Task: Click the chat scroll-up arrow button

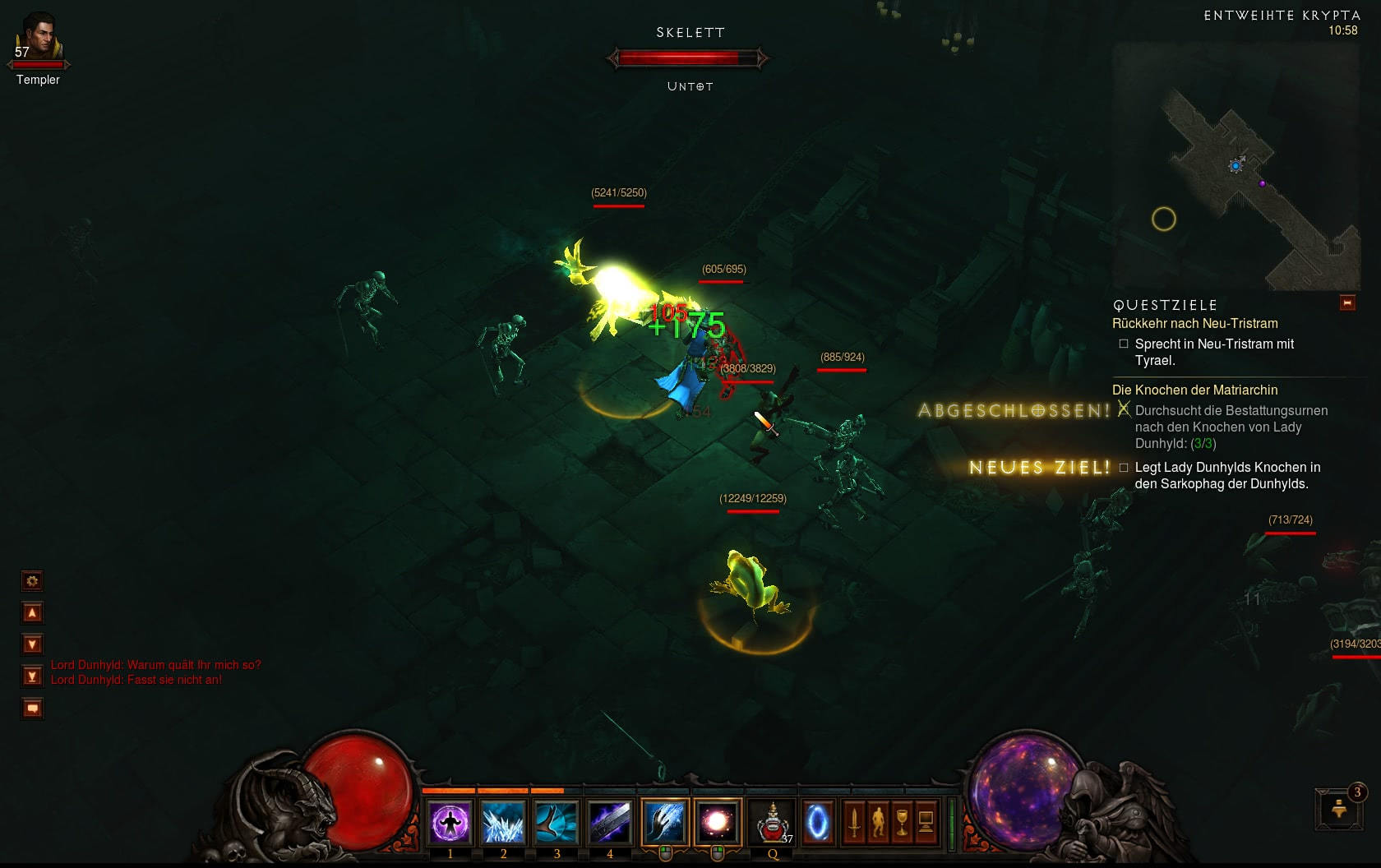Action: tap(32, 613)
